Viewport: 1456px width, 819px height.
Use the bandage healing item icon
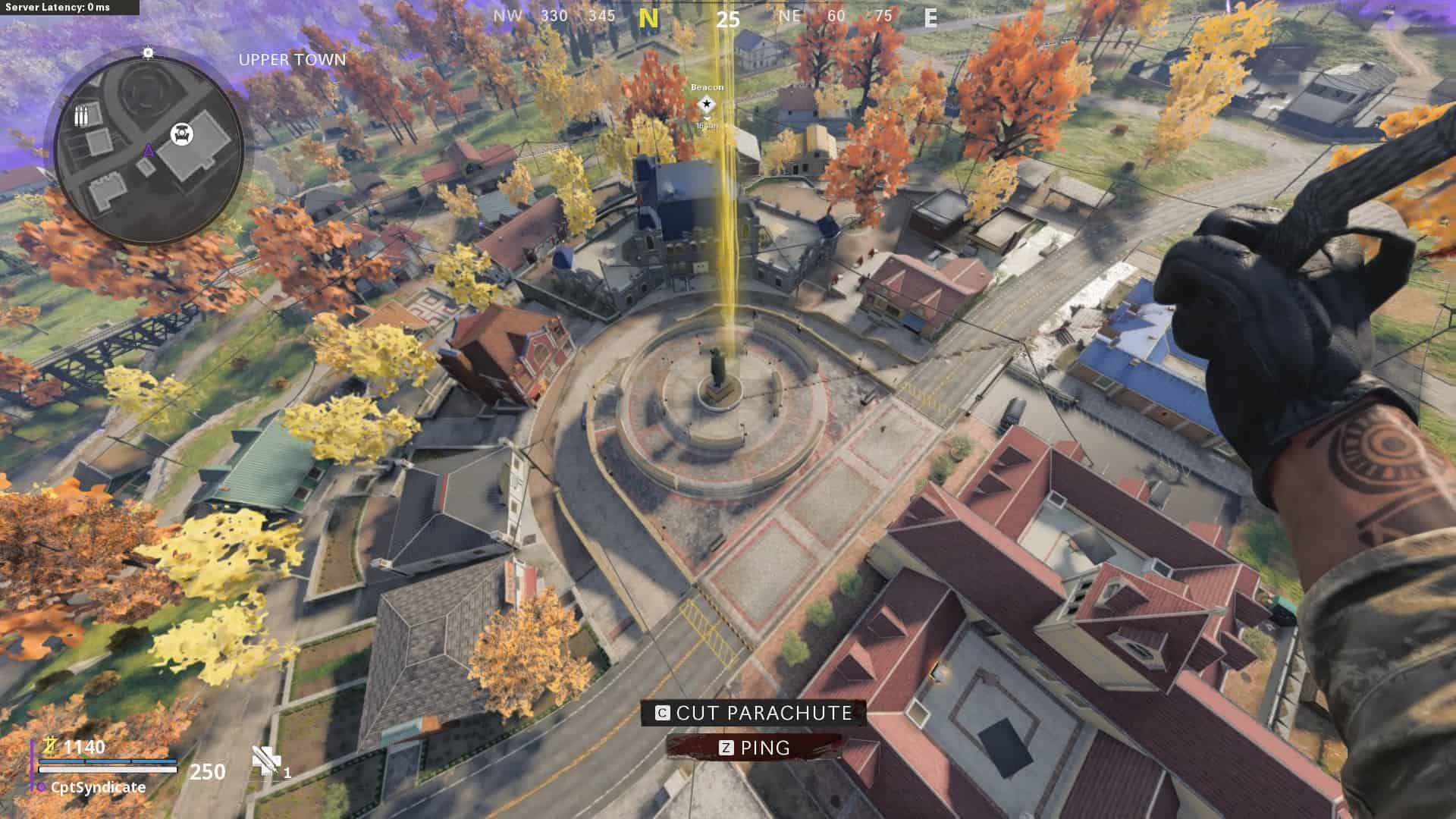(x=266, y=761)
